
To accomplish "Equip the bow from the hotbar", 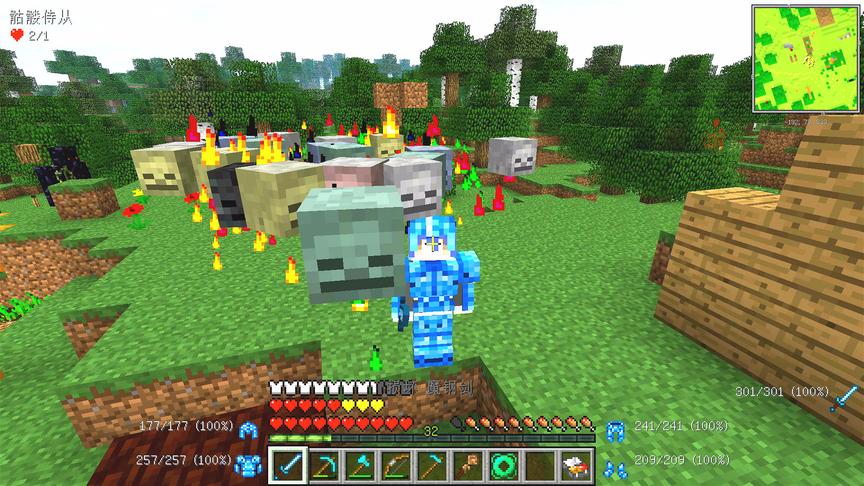I will point(396,465).
